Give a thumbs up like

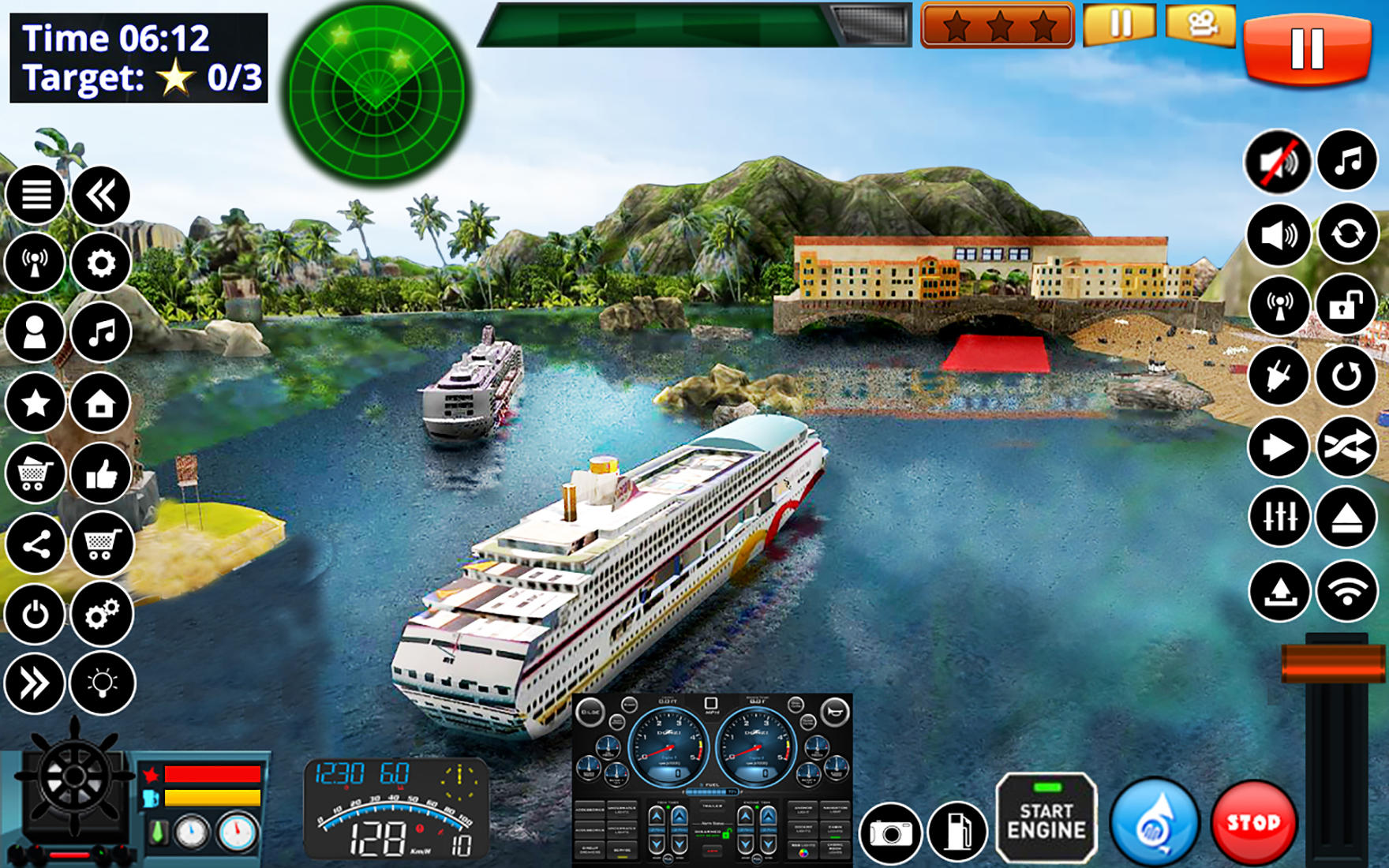tap(101, 473)
